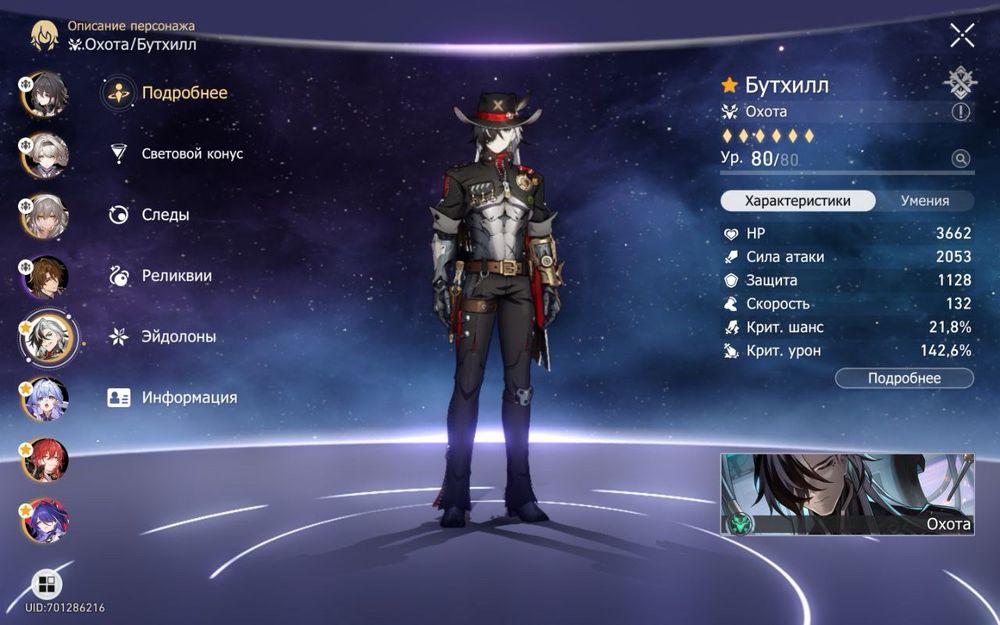
Task: Close the character screen with X
Action: (x=962, y=36)
